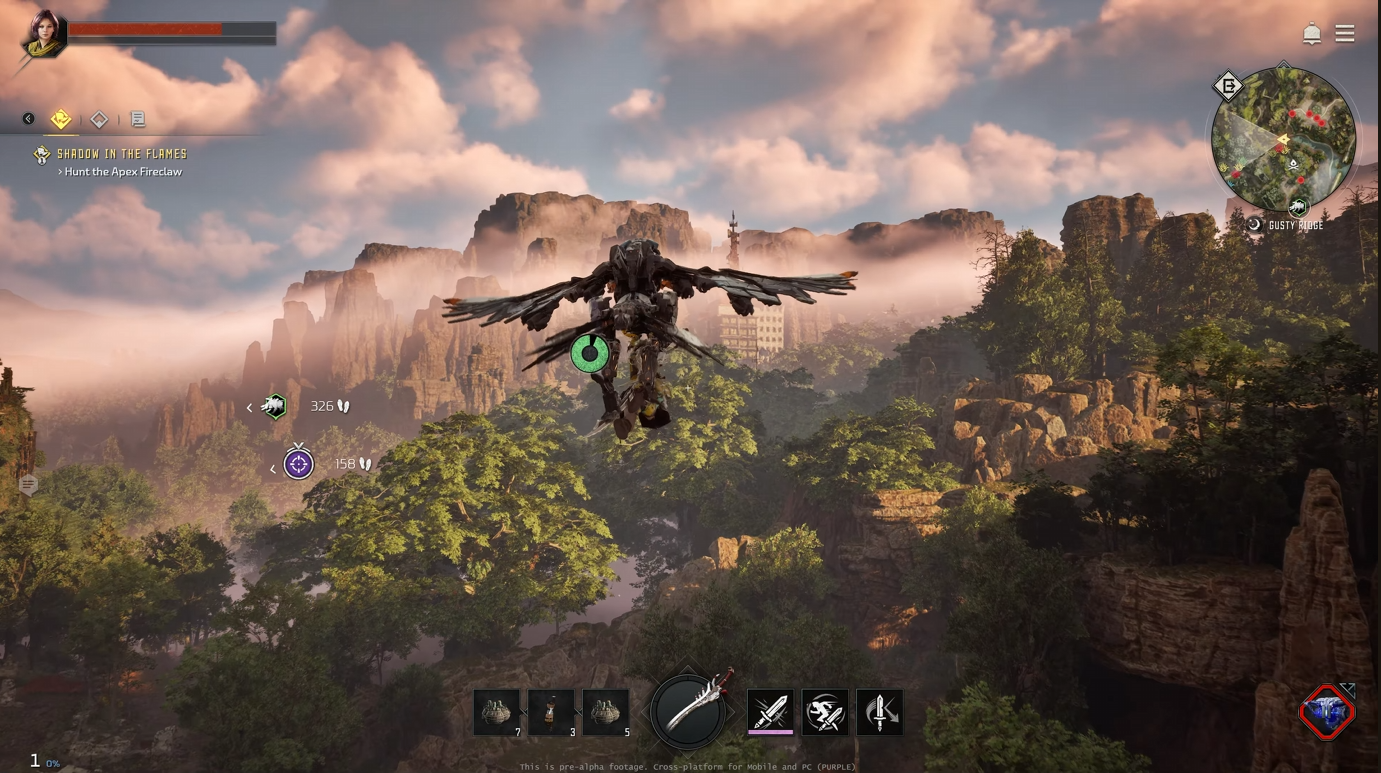Collapse the quest tracker with its left chevron
This screenshot has height=773, width=1381.
[27, 117]
